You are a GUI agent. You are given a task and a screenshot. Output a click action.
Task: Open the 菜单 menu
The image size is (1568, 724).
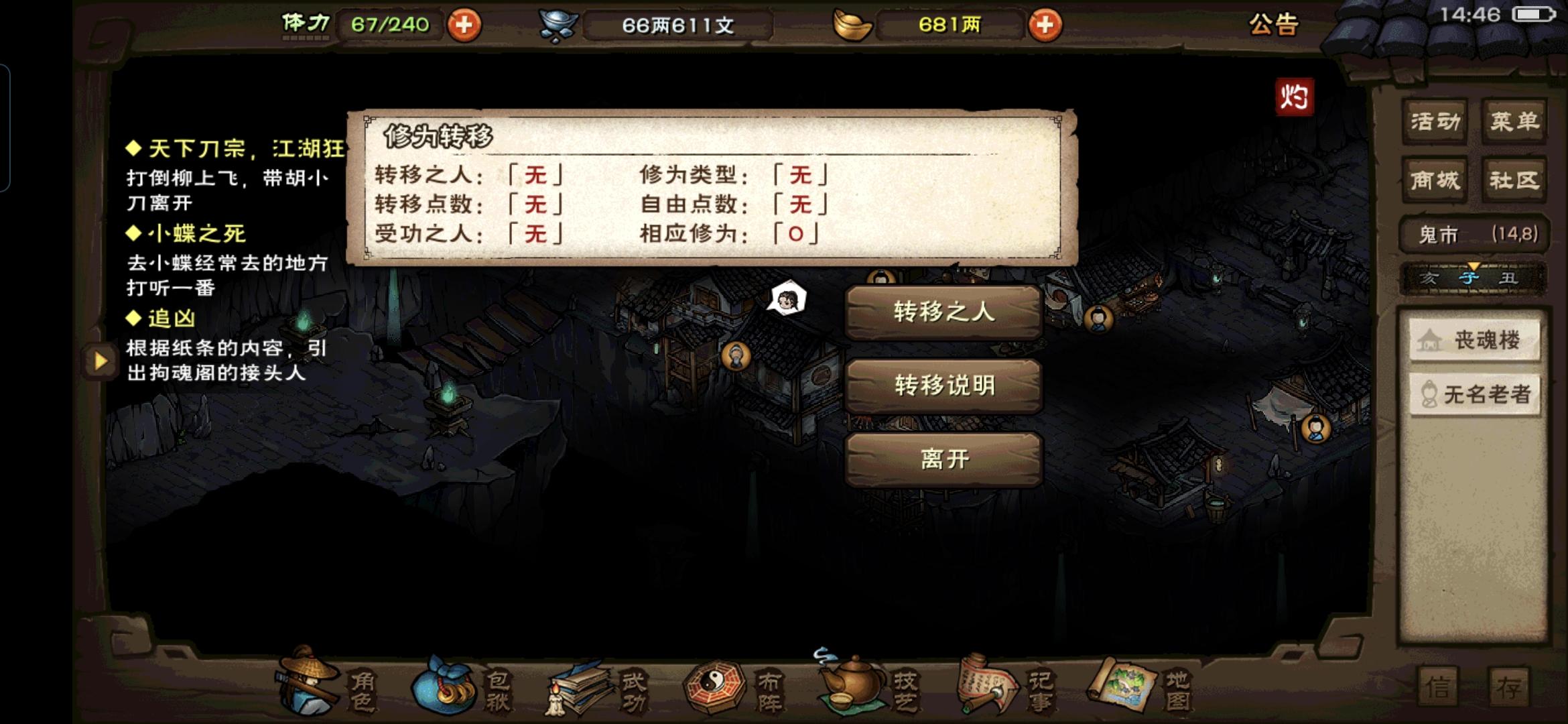click(x=1512, y=122)
